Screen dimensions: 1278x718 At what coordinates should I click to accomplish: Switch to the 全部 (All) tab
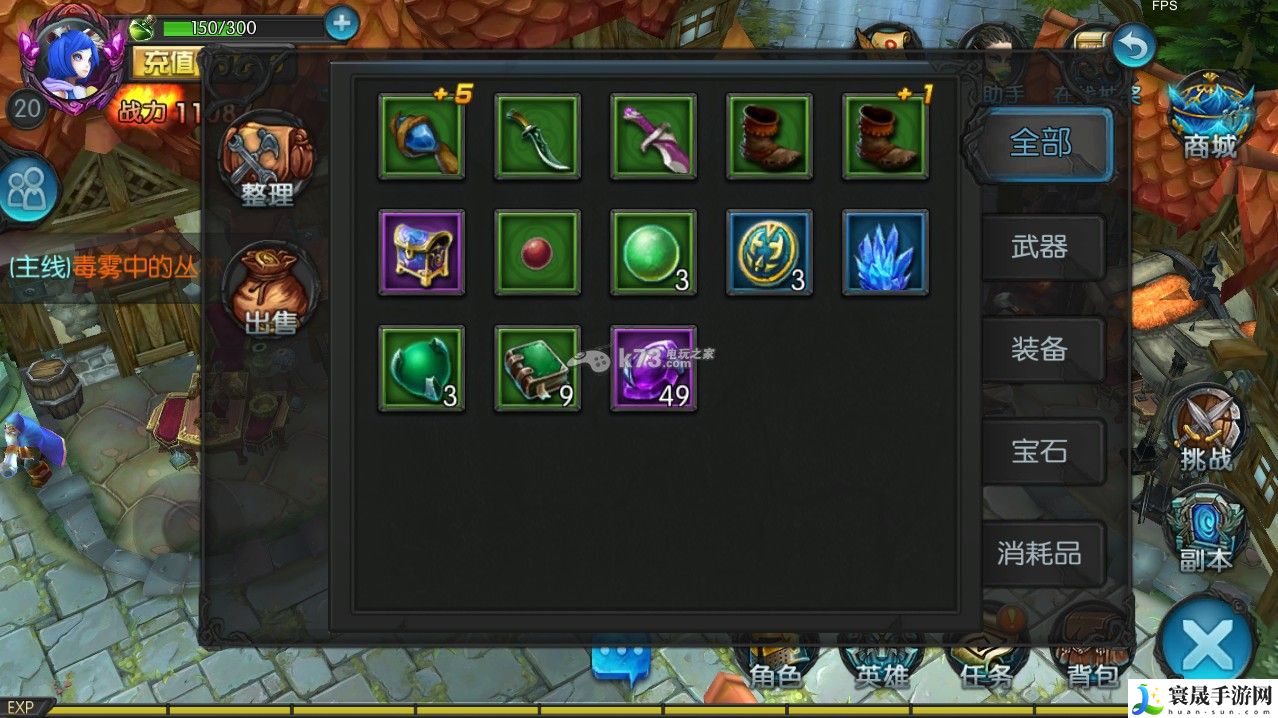click(1040, 144)
